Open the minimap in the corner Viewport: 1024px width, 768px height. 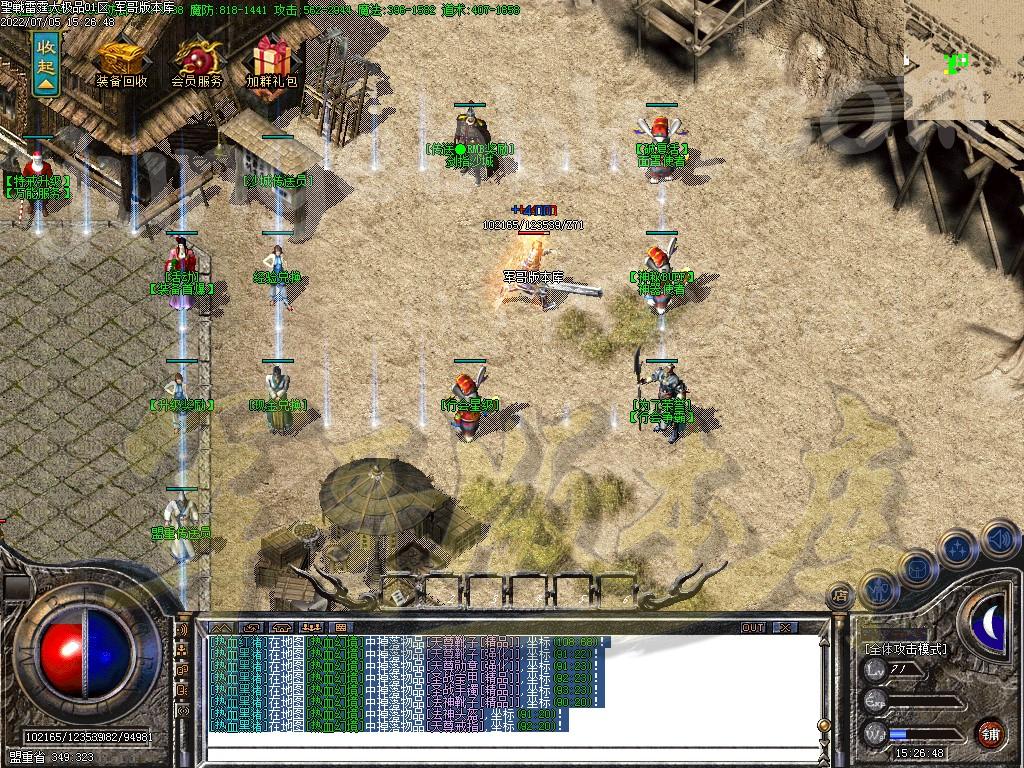tap(964, 60)
